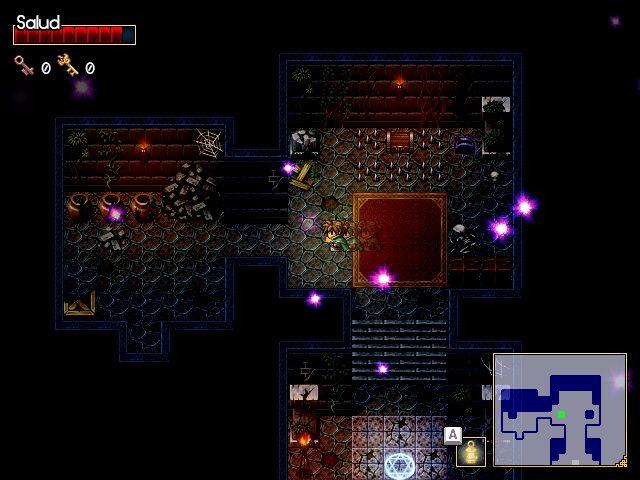Select the lantern item slot
Viewport: 640px width, 480px height.
pos(470,452)
